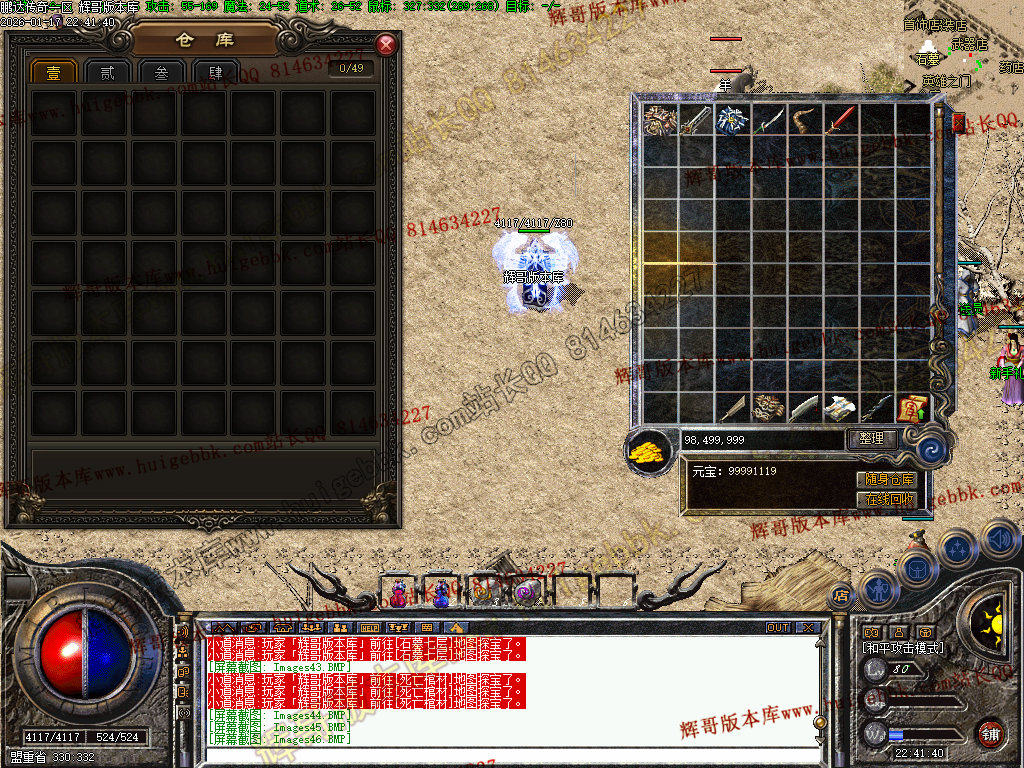Open the 随身仓库 portable warehouse
1024x768 pixels.
pos(886,480)
